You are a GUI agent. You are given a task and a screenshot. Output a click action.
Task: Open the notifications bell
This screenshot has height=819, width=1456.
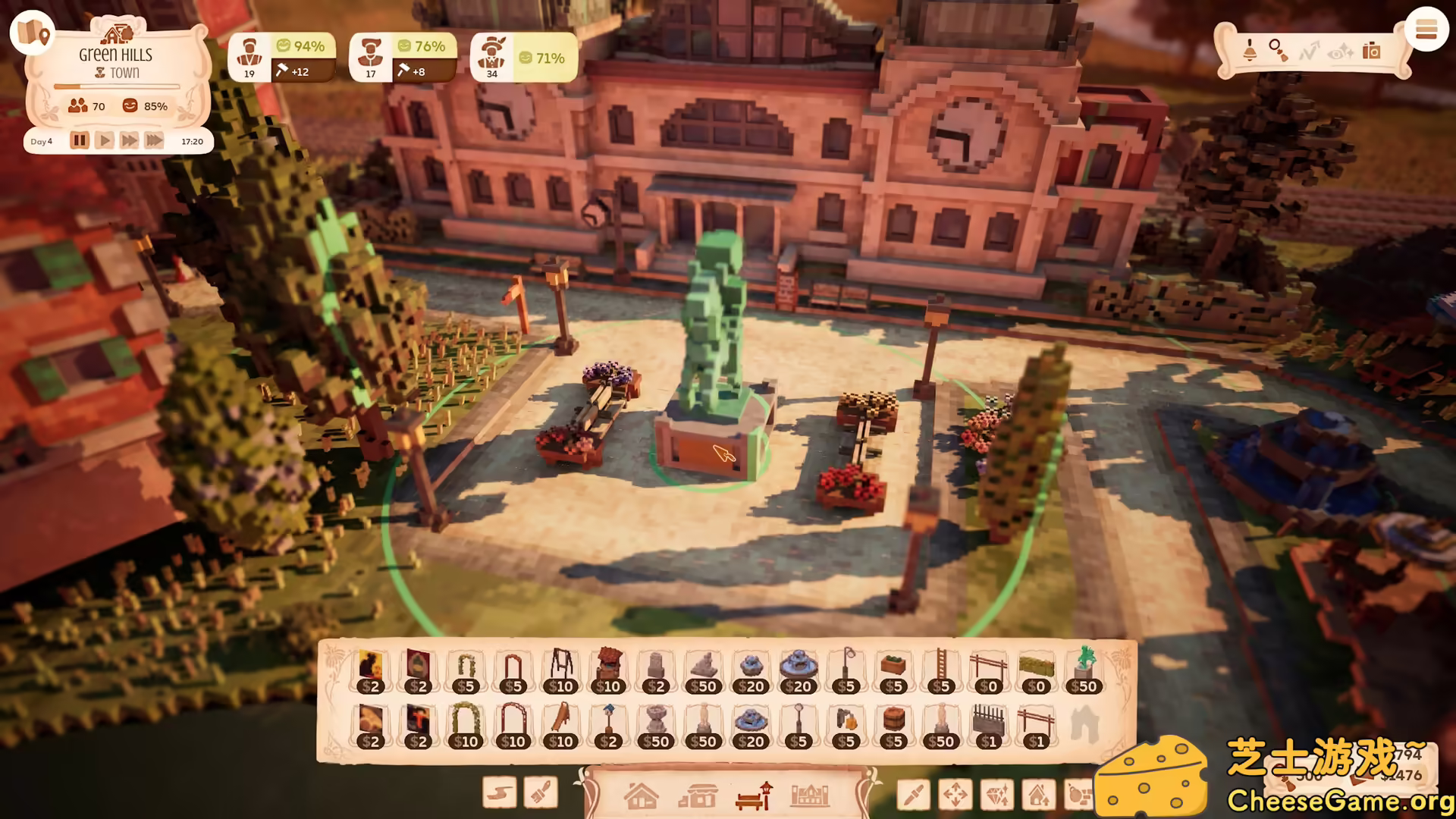pos(1250,52)
